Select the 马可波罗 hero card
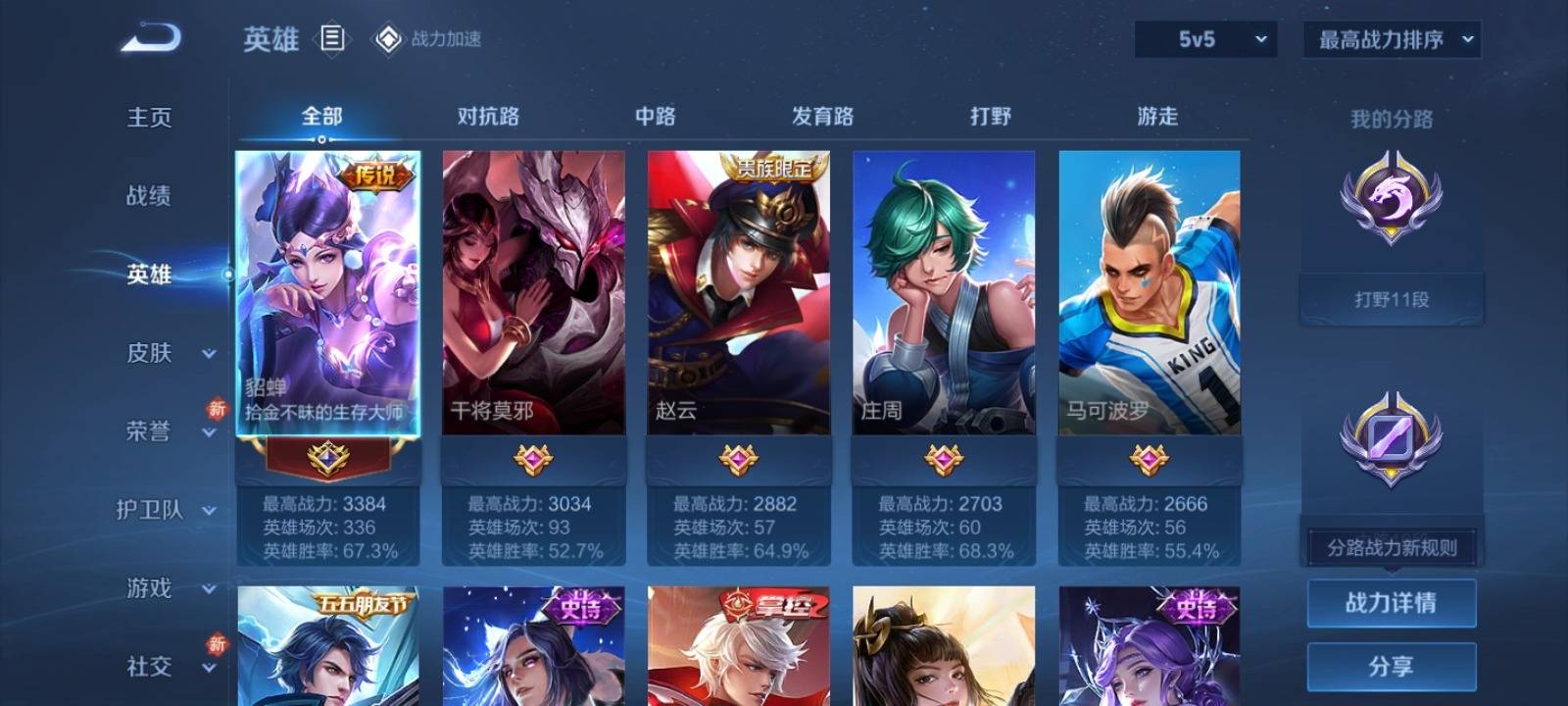Image resolution: width=1568 pixels, height=706 pixels. tap(1149, 292)
